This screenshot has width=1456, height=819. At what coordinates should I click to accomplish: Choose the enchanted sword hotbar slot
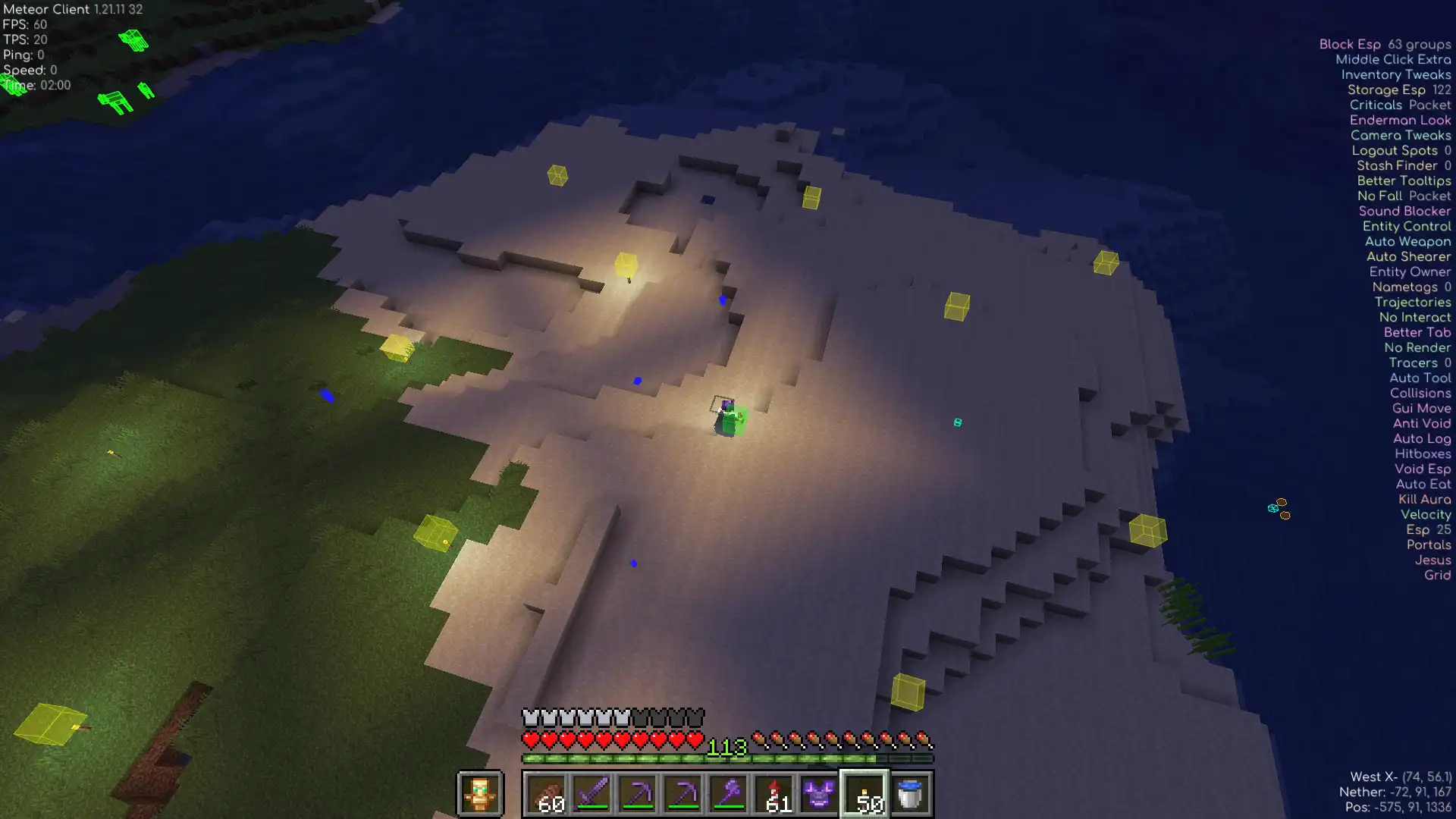coord(591,794)
